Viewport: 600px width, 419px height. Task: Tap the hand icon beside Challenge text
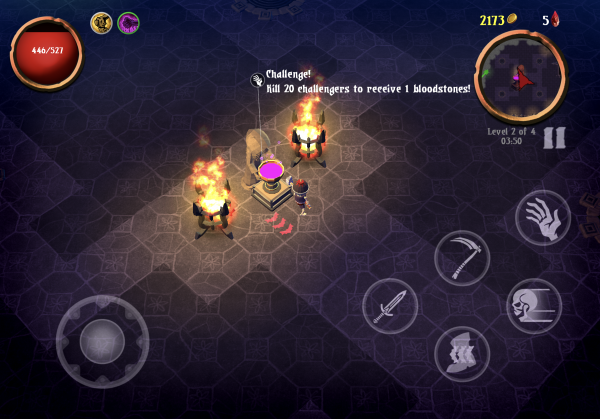257,79
